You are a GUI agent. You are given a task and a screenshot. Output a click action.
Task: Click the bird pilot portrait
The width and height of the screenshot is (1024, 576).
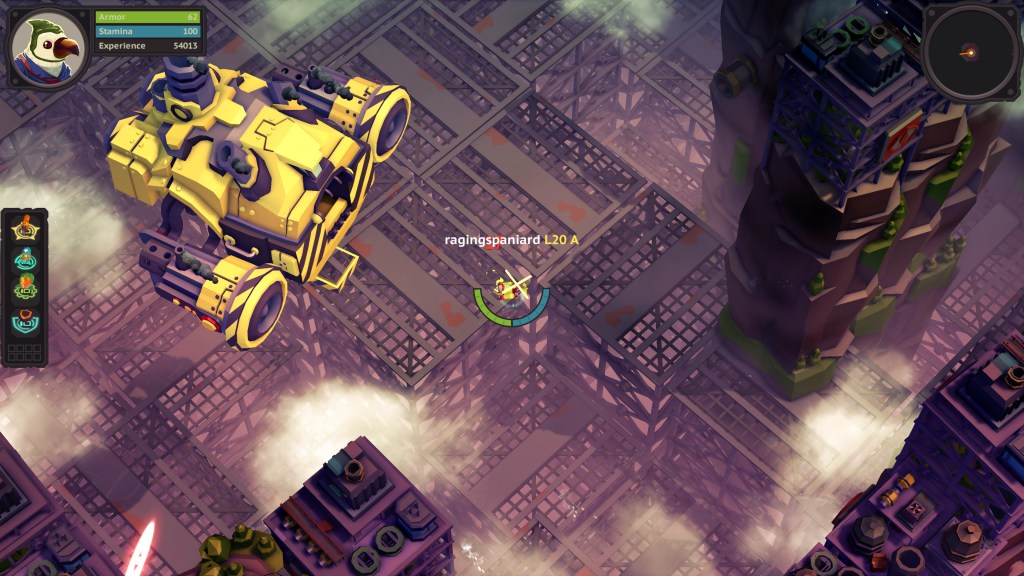click(x=48, y=47)
